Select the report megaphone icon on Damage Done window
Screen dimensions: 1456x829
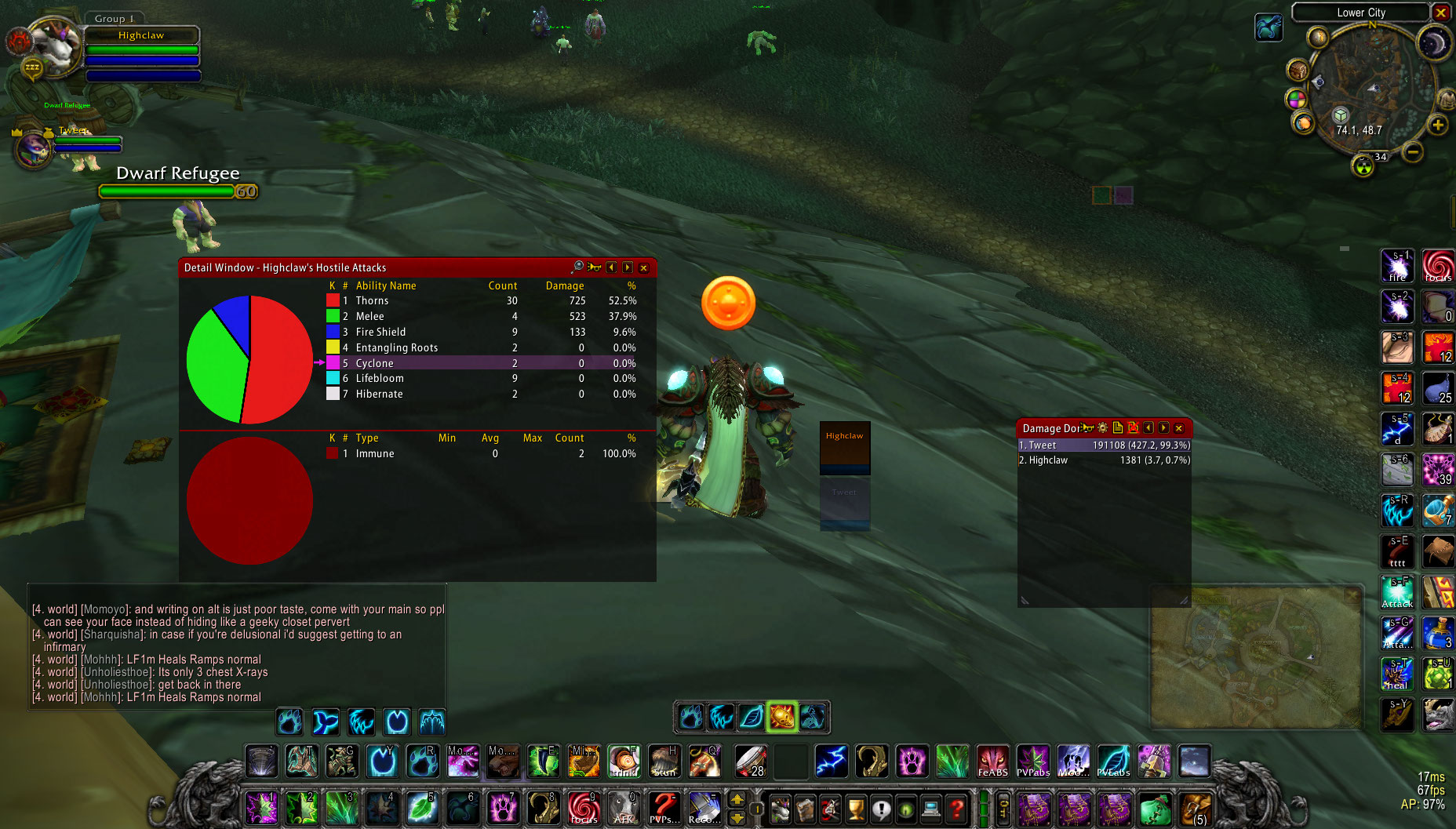click(1086, 428)
